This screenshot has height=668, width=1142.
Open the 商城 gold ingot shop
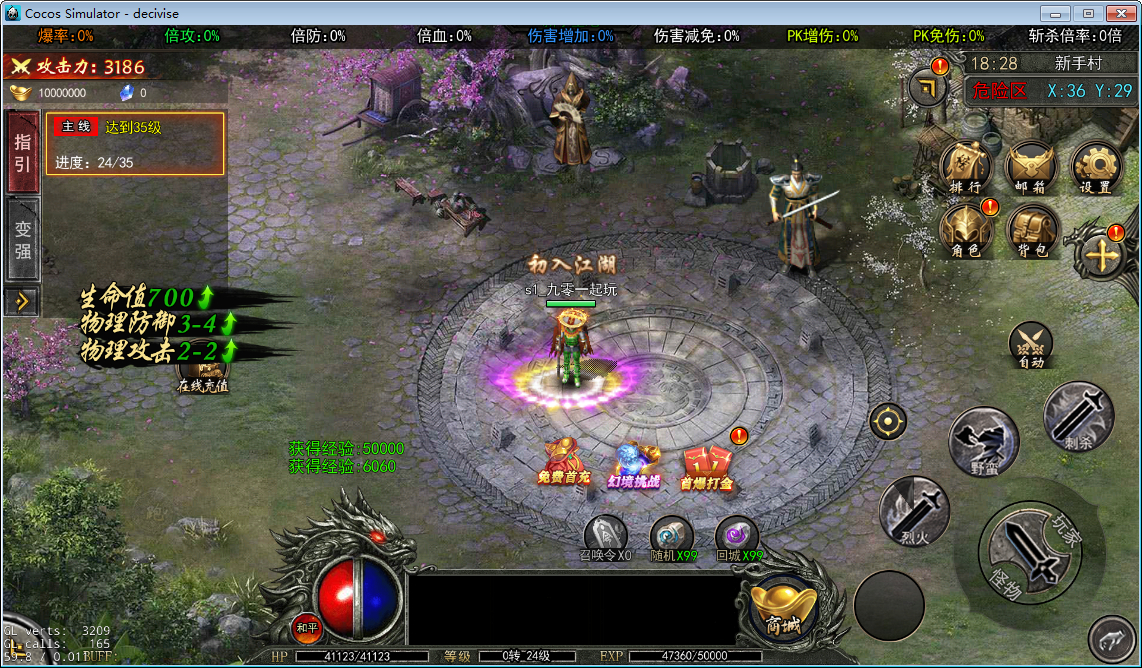pos(783,606)
